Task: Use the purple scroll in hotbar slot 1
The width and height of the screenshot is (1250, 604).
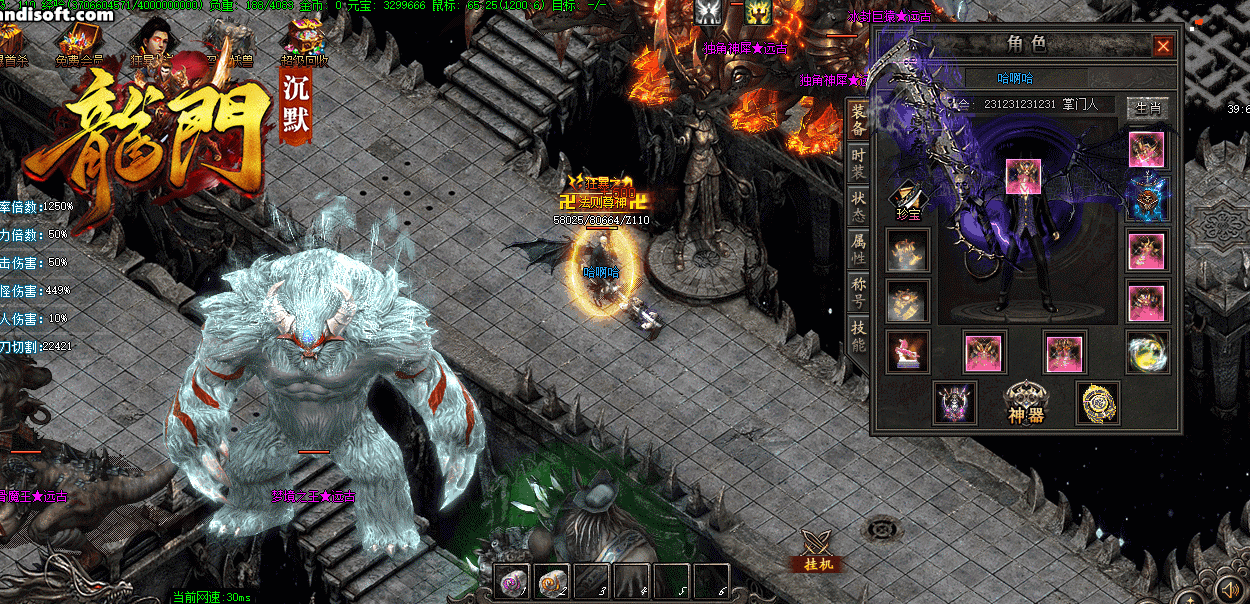Action: [x=514, y=580]
